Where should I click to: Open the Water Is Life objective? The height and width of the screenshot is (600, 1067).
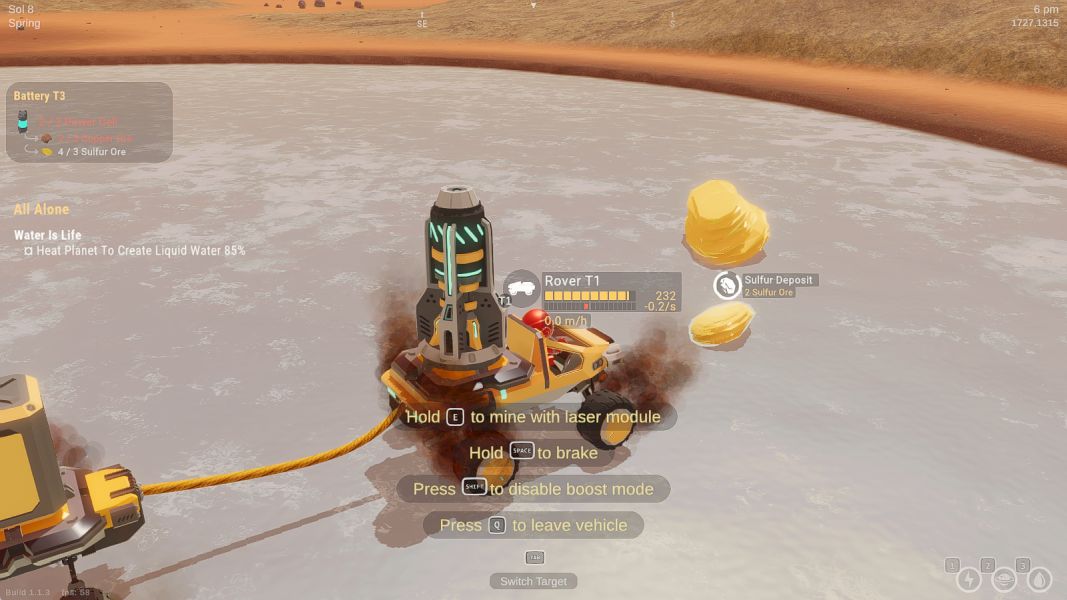48,236
